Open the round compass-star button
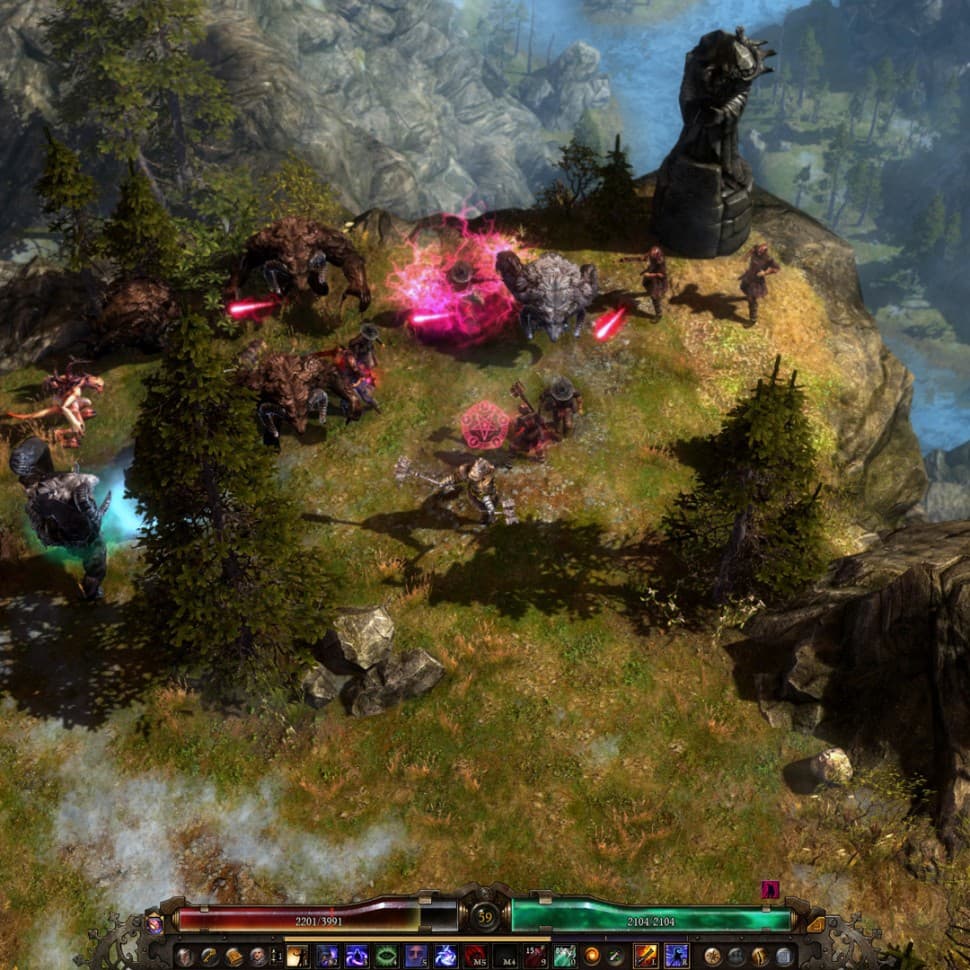 [712, 956]
